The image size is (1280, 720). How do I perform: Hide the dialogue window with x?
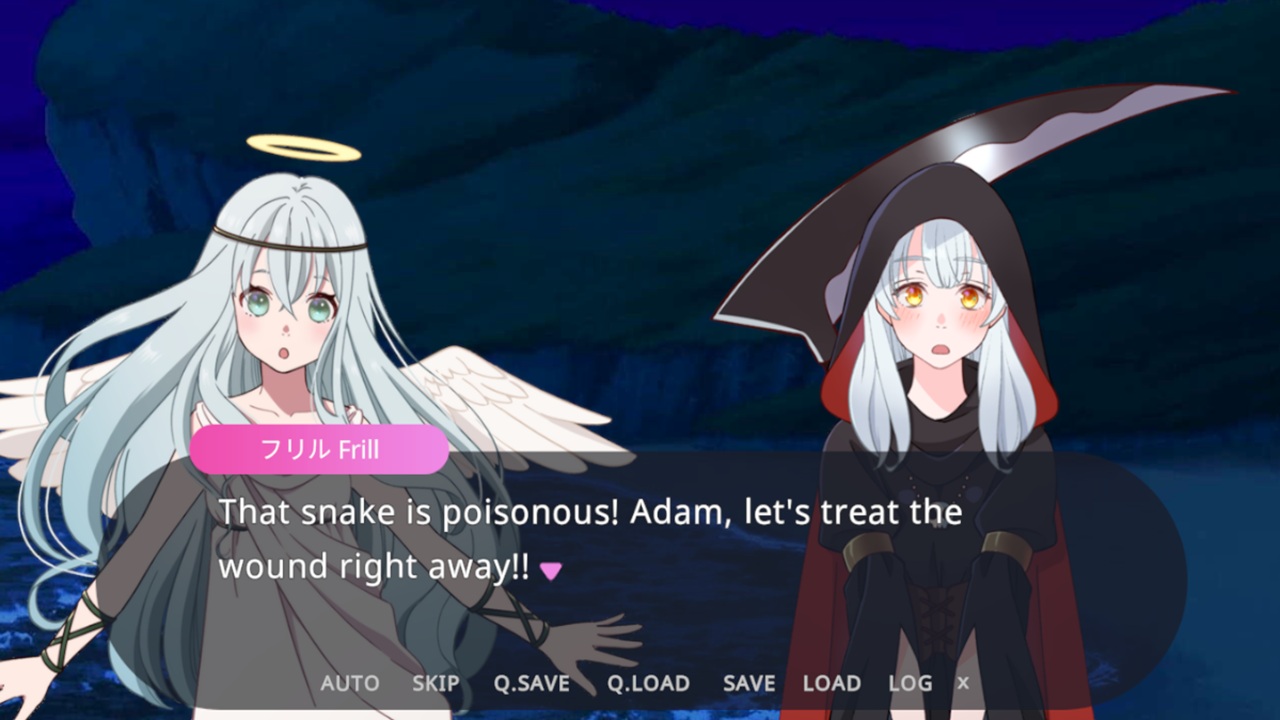(x=961, y=683)
